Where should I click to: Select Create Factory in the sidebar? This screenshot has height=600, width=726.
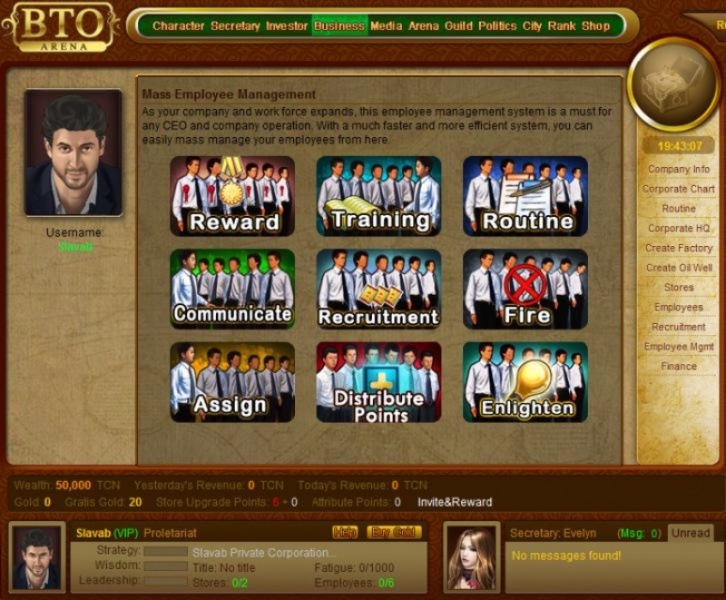tap(678, 248)
